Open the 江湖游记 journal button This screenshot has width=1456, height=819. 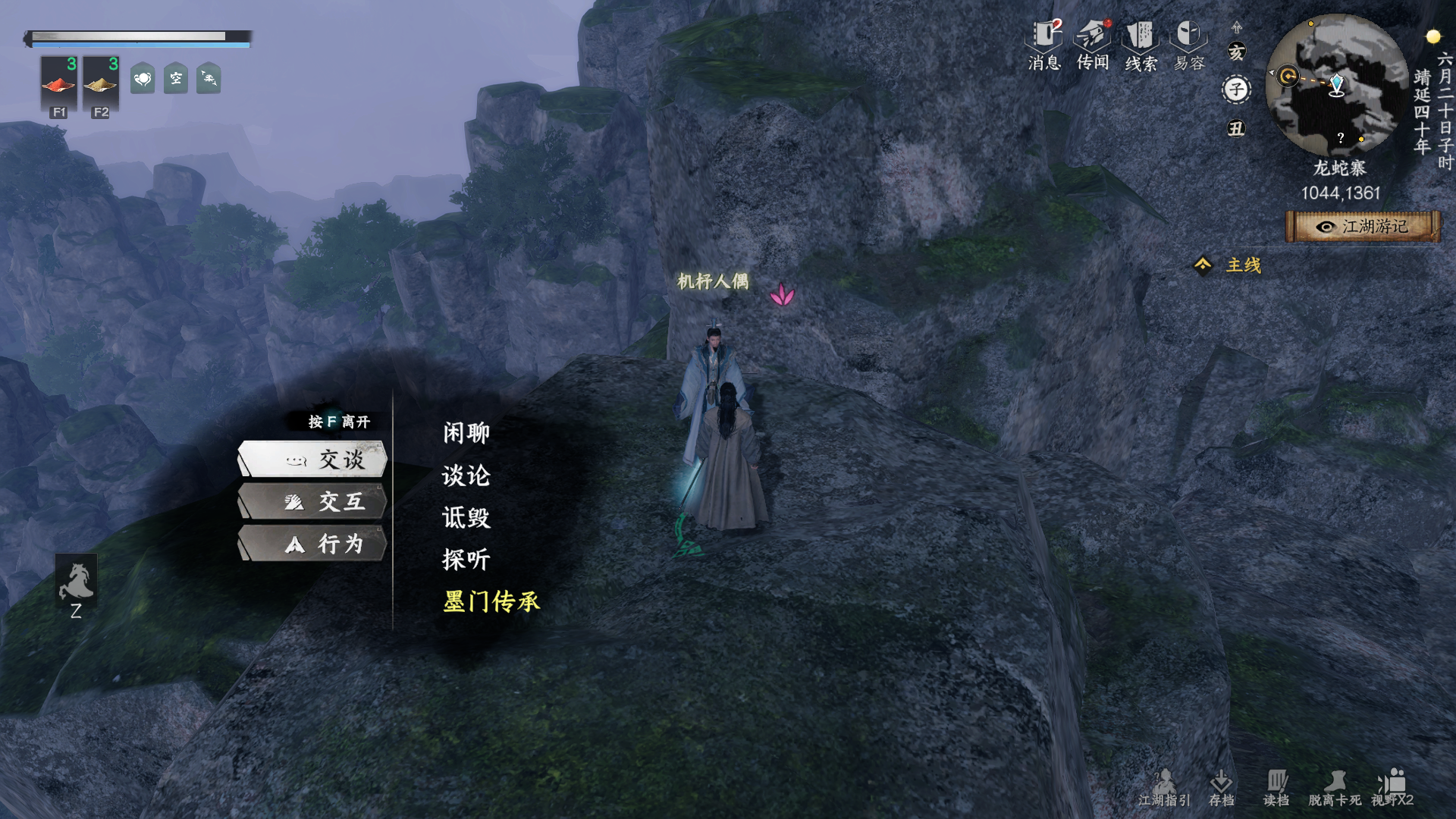pos(1363,227)
